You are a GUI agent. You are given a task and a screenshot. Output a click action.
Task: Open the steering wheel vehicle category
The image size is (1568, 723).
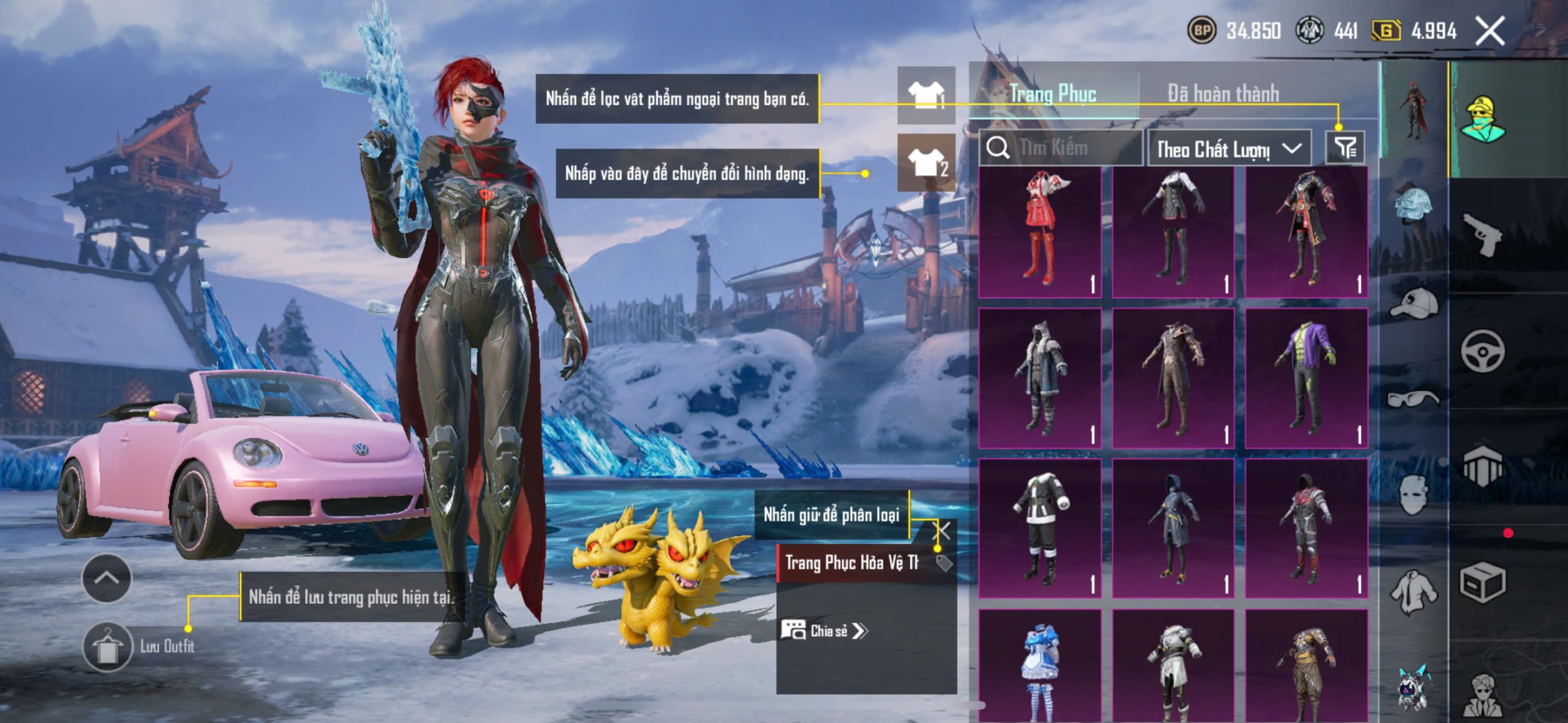(1482, 351)
